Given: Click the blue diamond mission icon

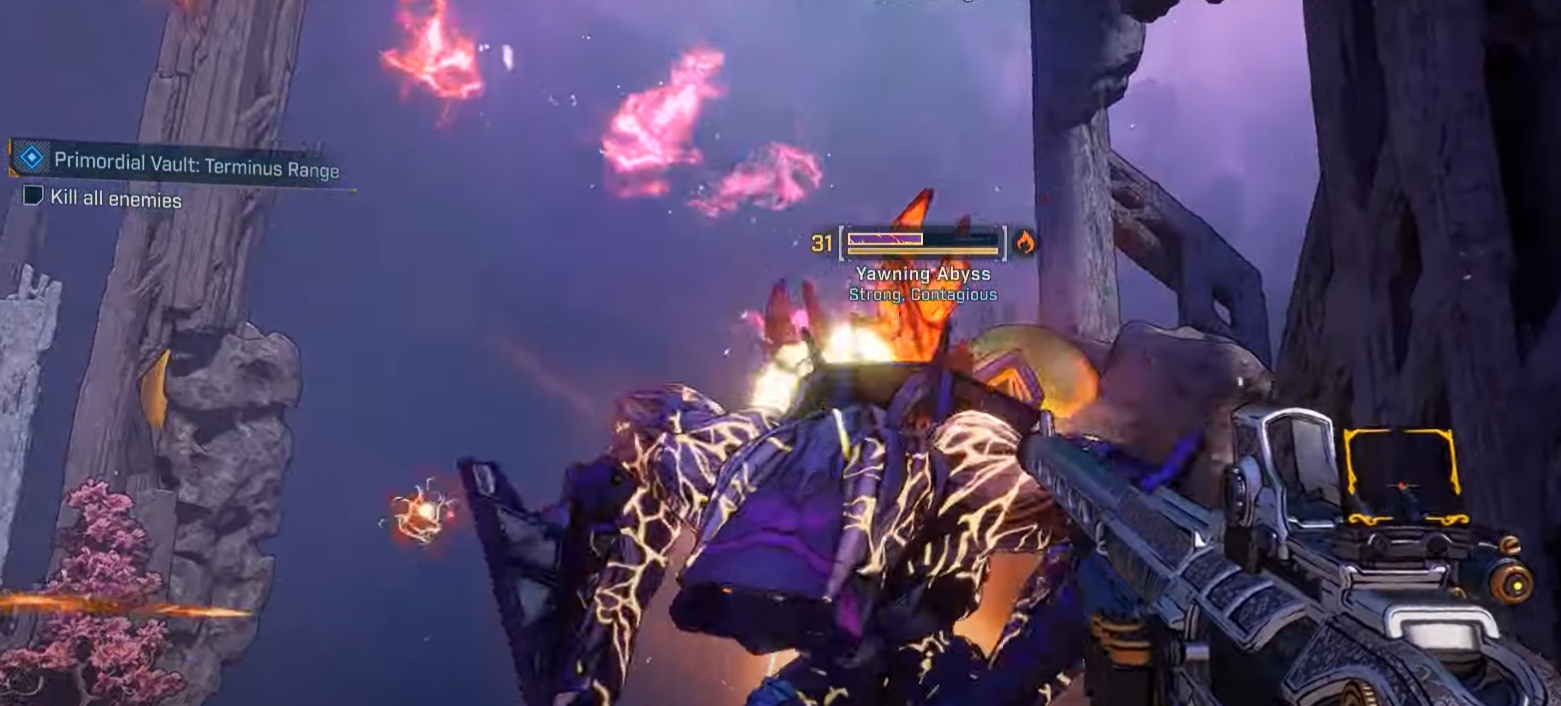Looking at the screenshot, I should (x=32, y=158).
